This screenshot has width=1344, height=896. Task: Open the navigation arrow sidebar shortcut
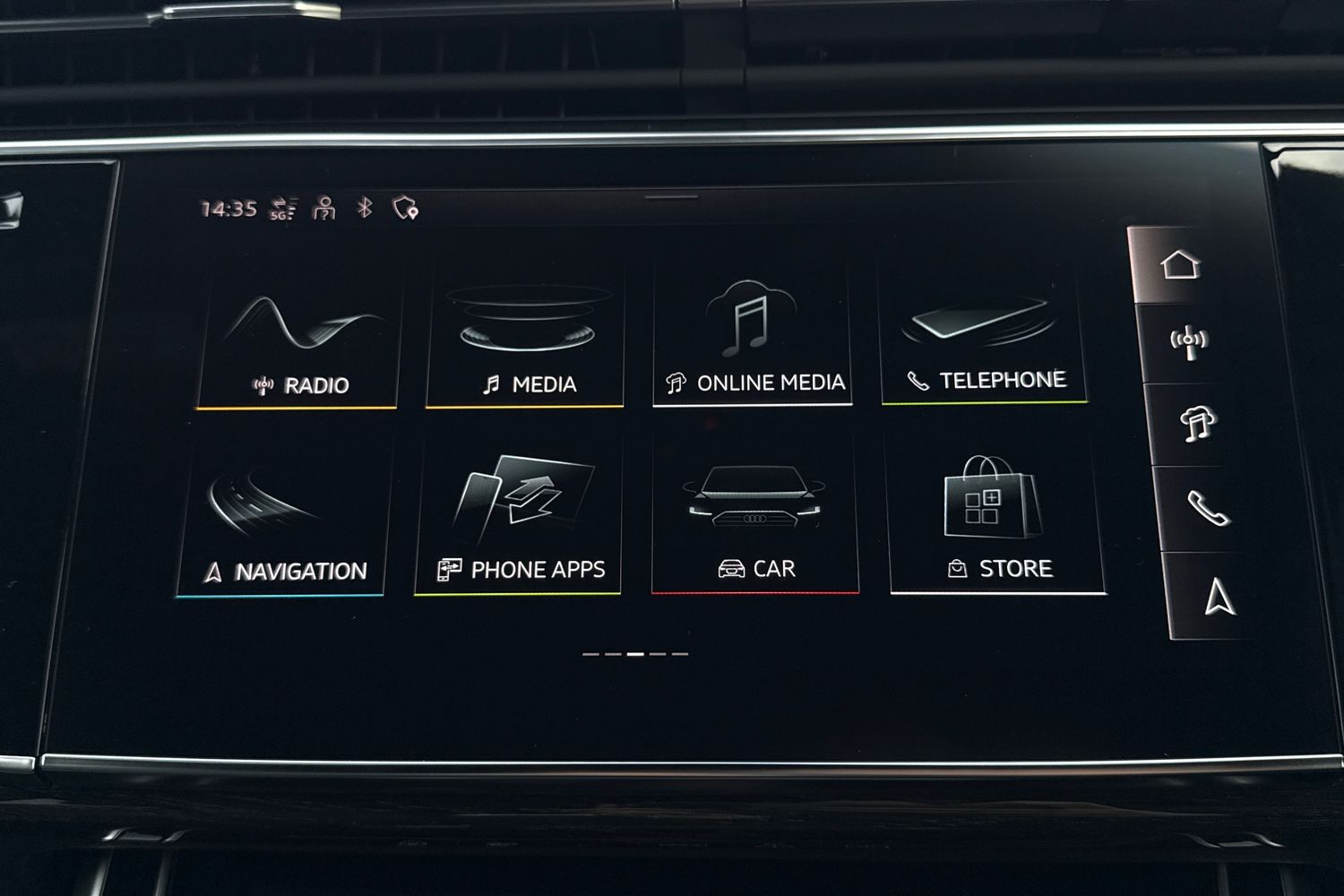click(x=1218, y=597)
